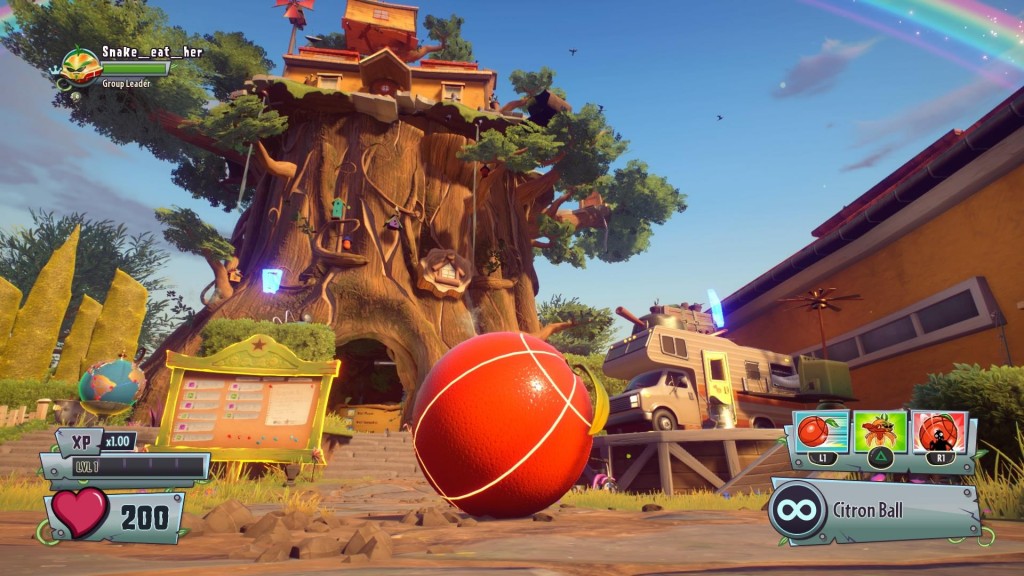Select the Citron Ball weapon panel
The image size is (1024, 576).
(x=874, y=510)
